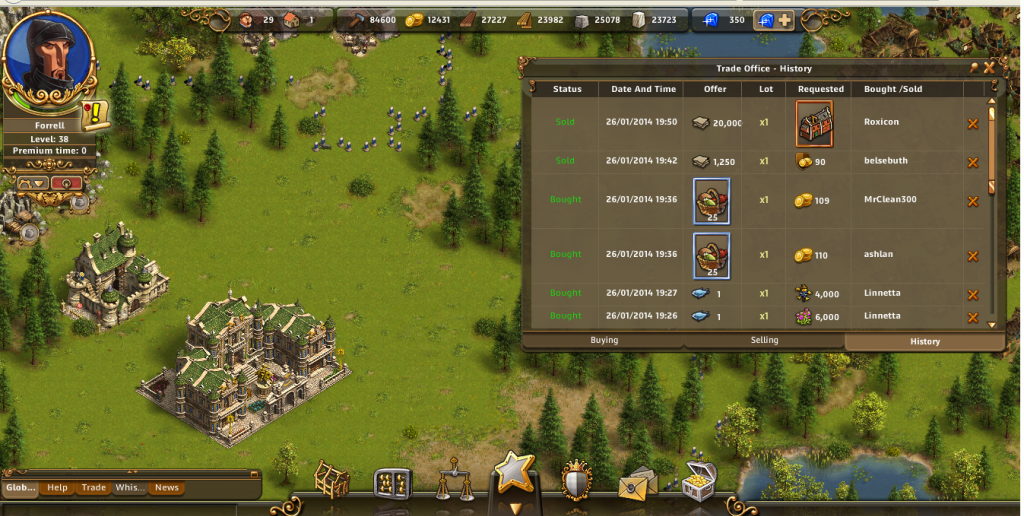Open the trade scales icon
Screen dimensions: 1024x516
pyautogui.click(x=455, y=481)
